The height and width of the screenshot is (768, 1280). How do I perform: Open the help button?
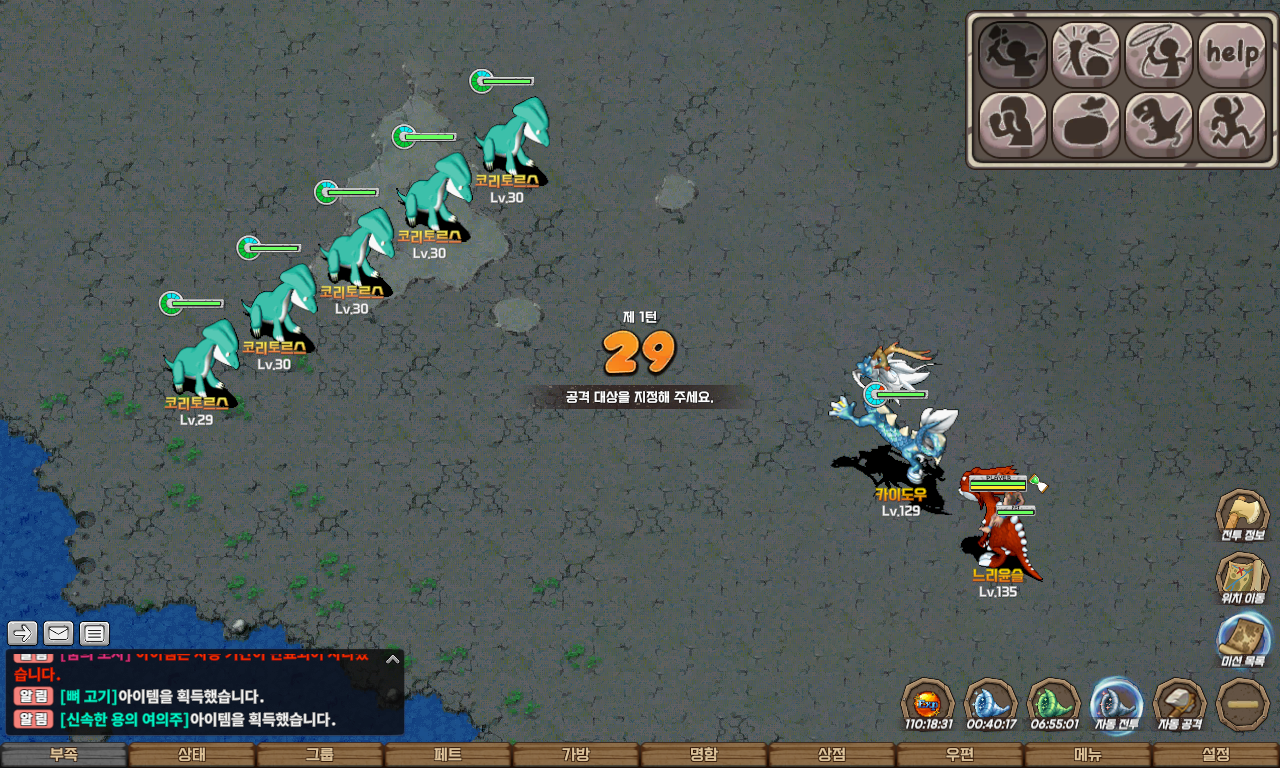pyautogui.click(x=1232, y=54)
